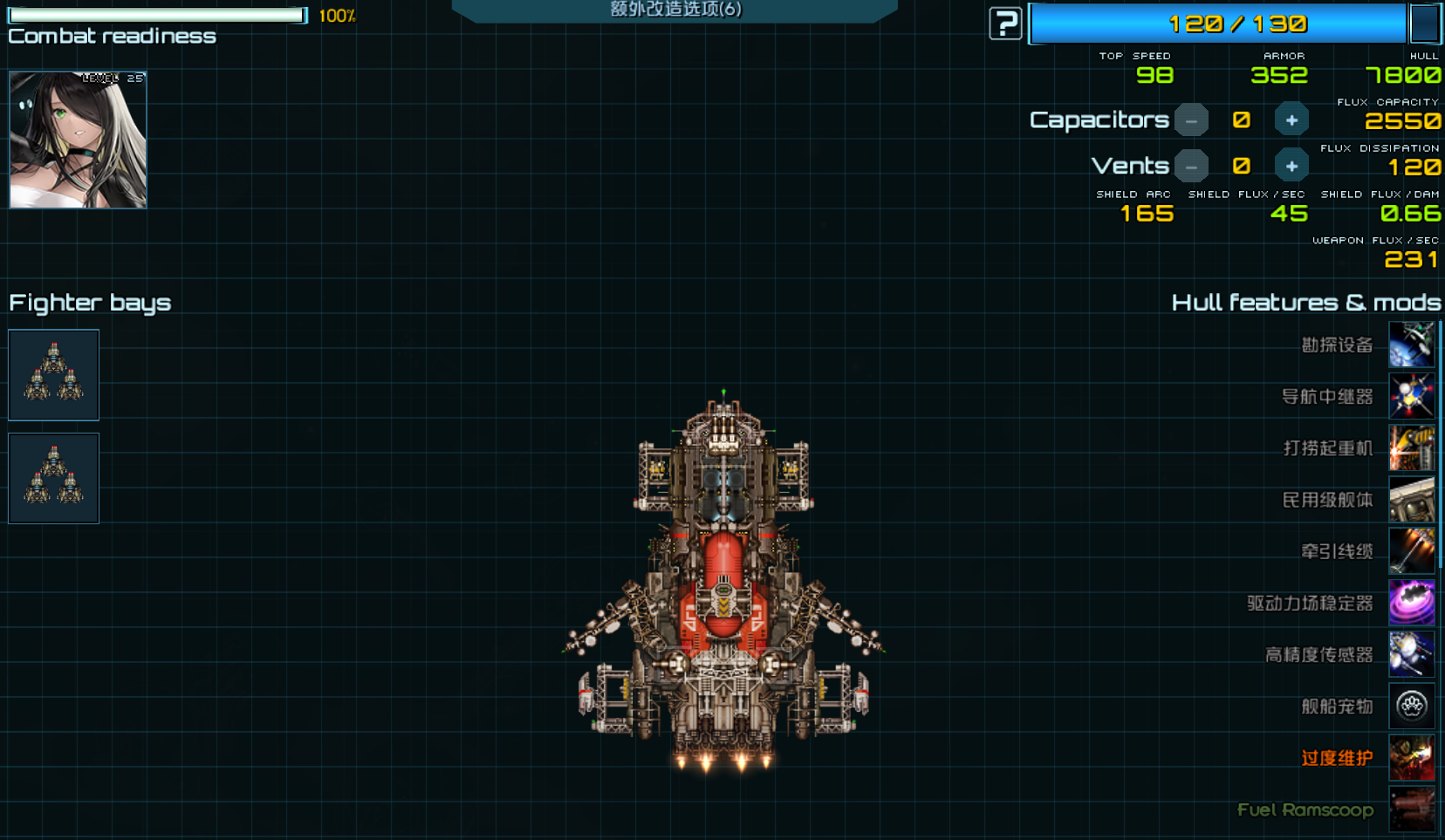This screenshot has height=840, width=1445.
Task: Select the 驱动力场稳定器 hull mod icon
Action: point(1411,603)
